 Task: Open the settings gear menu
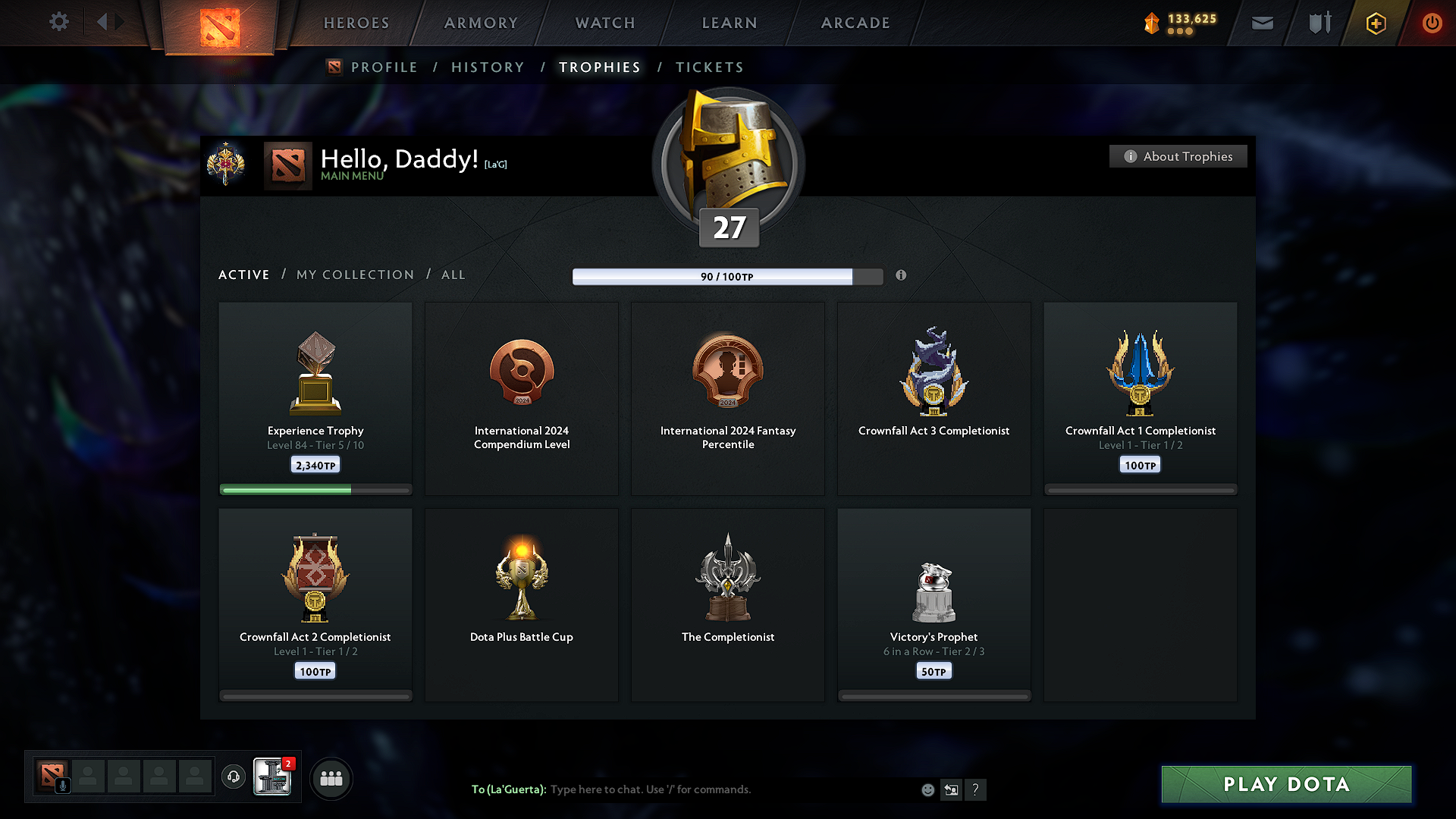59,22
